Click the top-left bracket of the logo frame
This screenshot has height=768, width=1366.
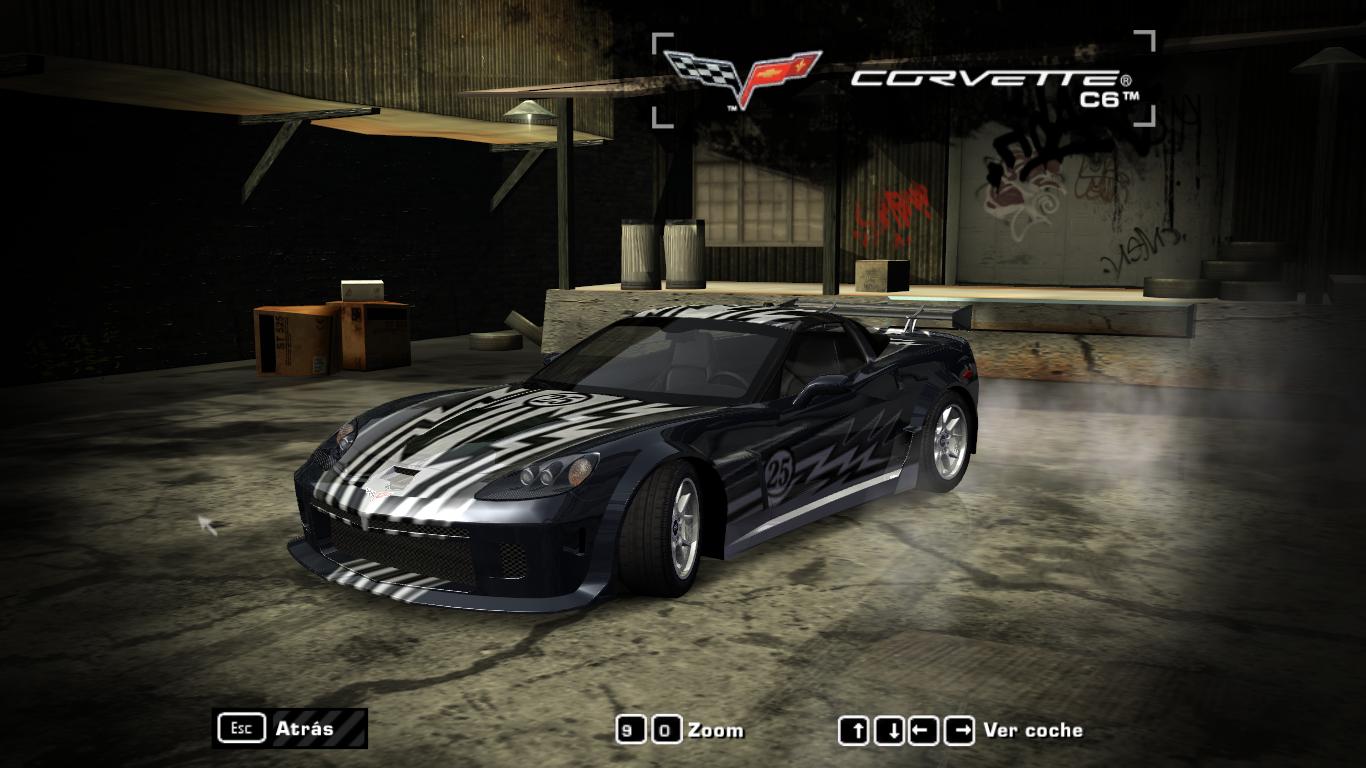point(660,42)
